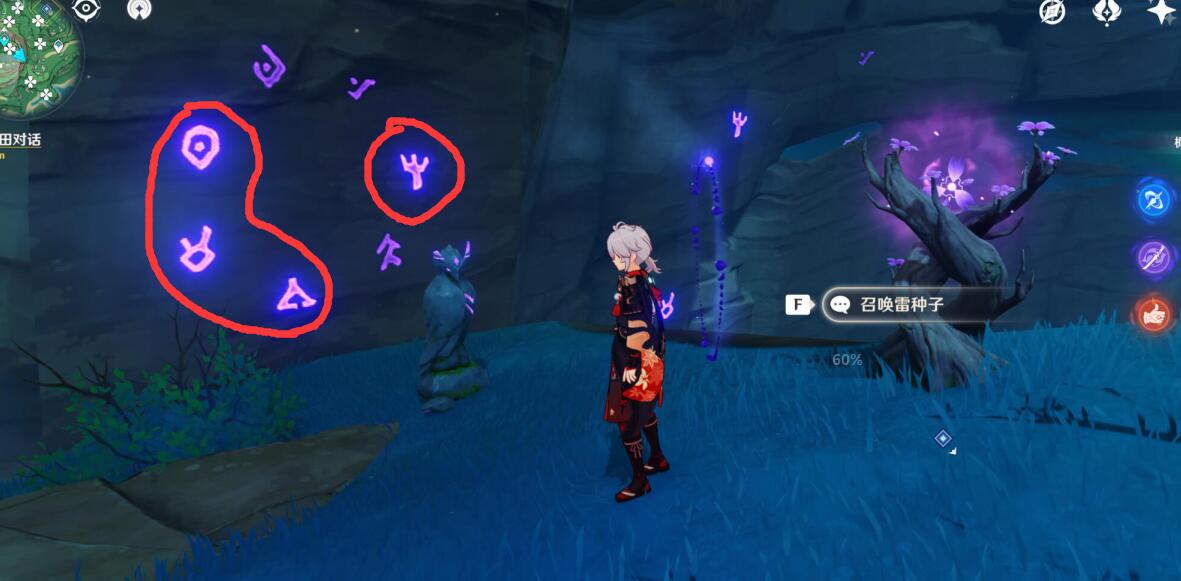Switch to the blue party member portrait
This screenshot has height=581, width=1181.
[1156, 199]
